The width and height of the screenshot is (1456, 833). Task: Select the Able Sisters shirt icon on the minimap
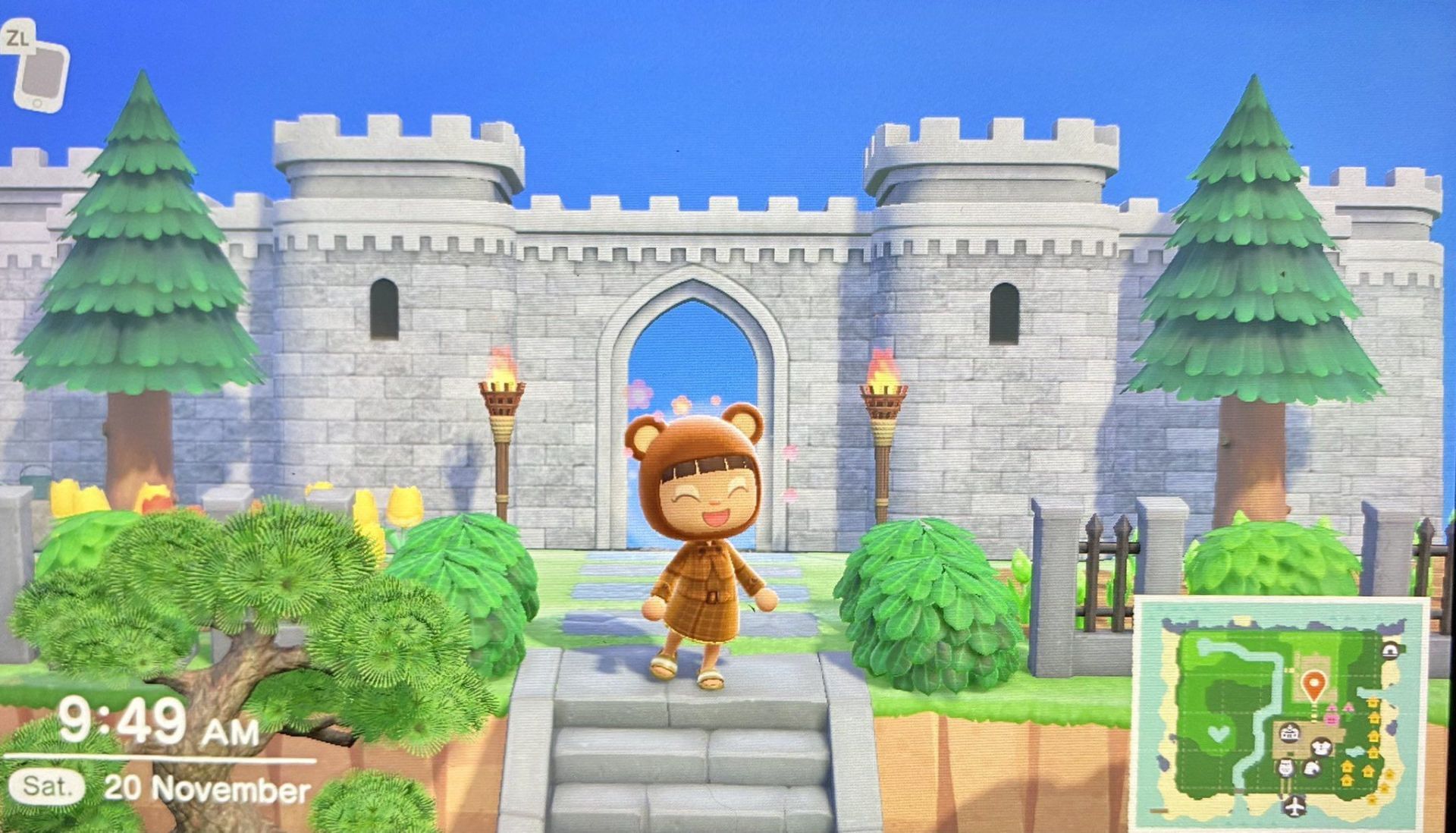(x=1320, y=747)
